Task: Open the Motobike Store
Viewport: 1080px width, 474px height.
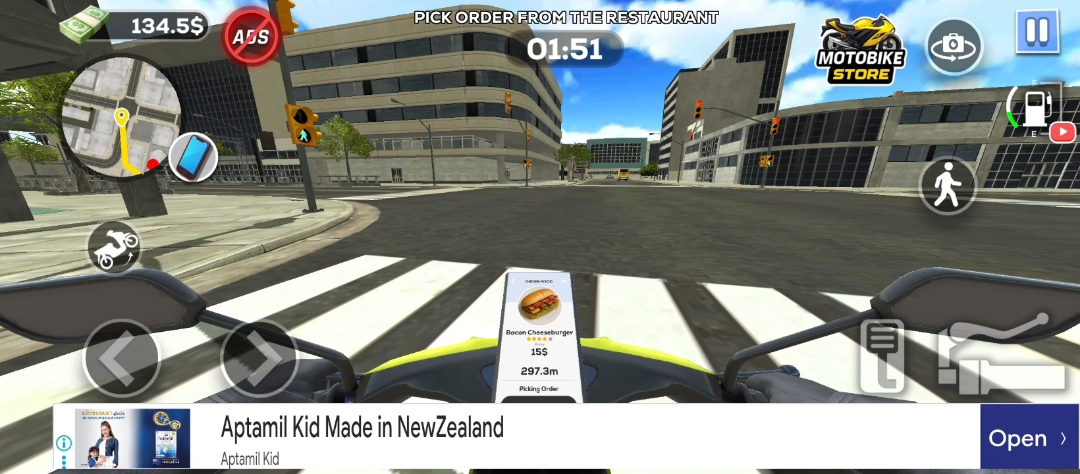Action: pos(860,48)
